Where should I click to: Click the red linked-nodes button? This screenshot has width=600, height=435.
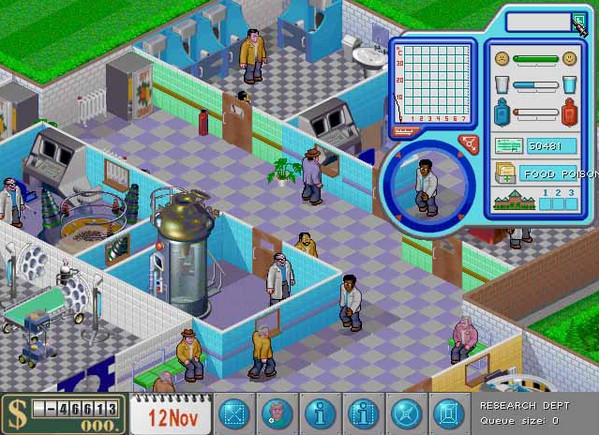[468, 144]
